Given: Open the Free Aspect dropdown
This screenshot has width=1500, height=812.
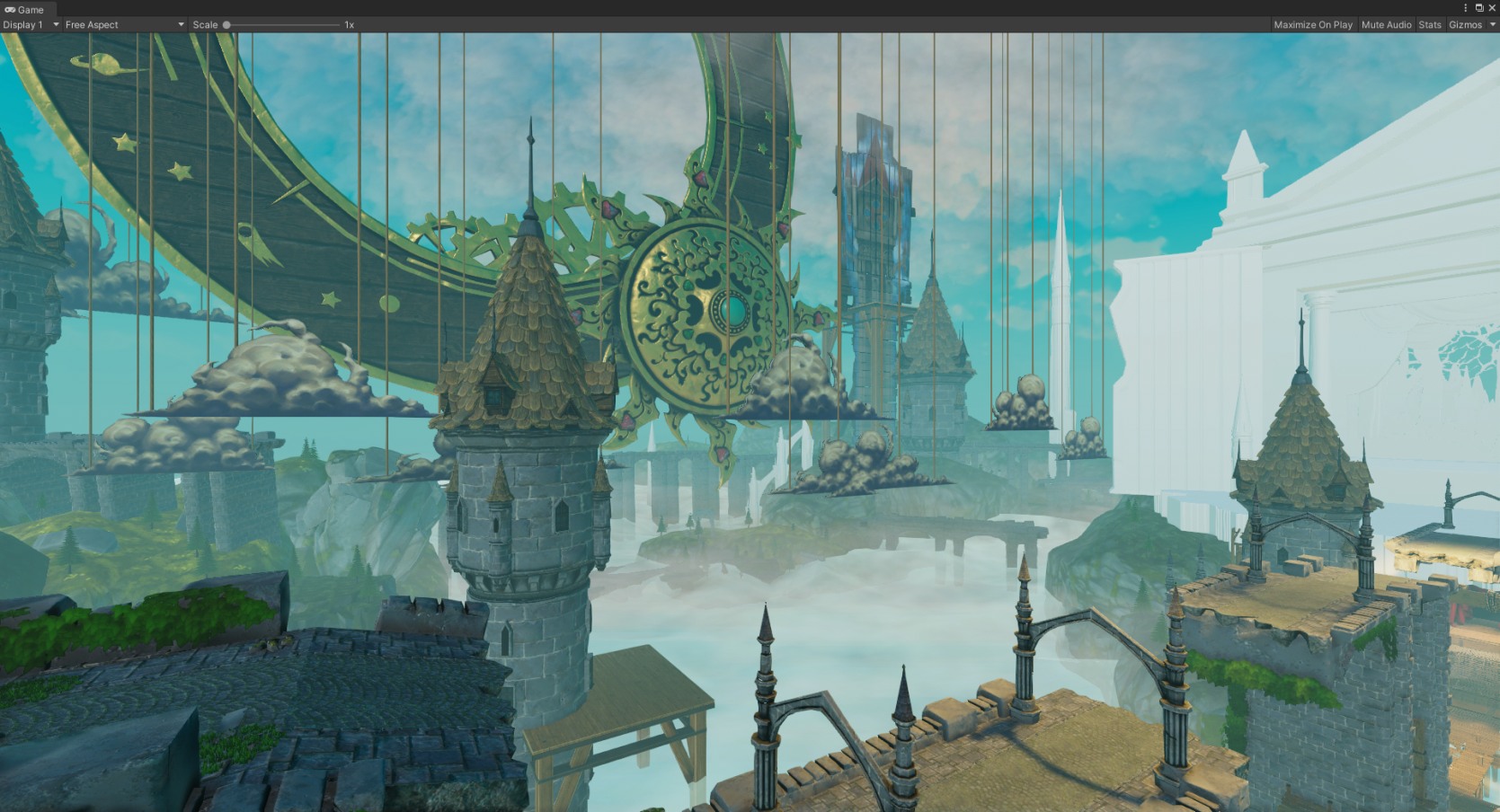Looking at the screenshot, I should click(124, 25).
